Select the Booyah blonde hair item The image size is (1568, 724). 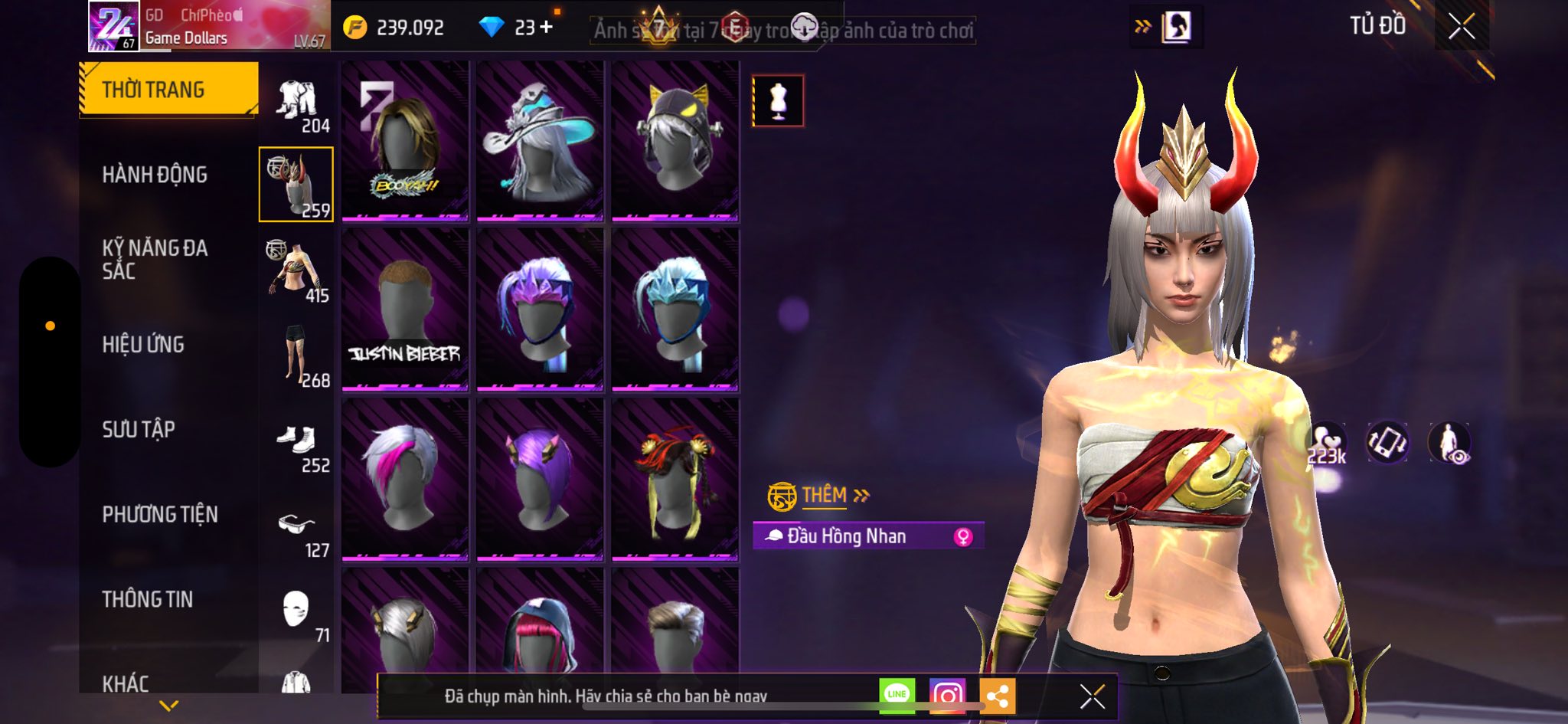(405, 141)
